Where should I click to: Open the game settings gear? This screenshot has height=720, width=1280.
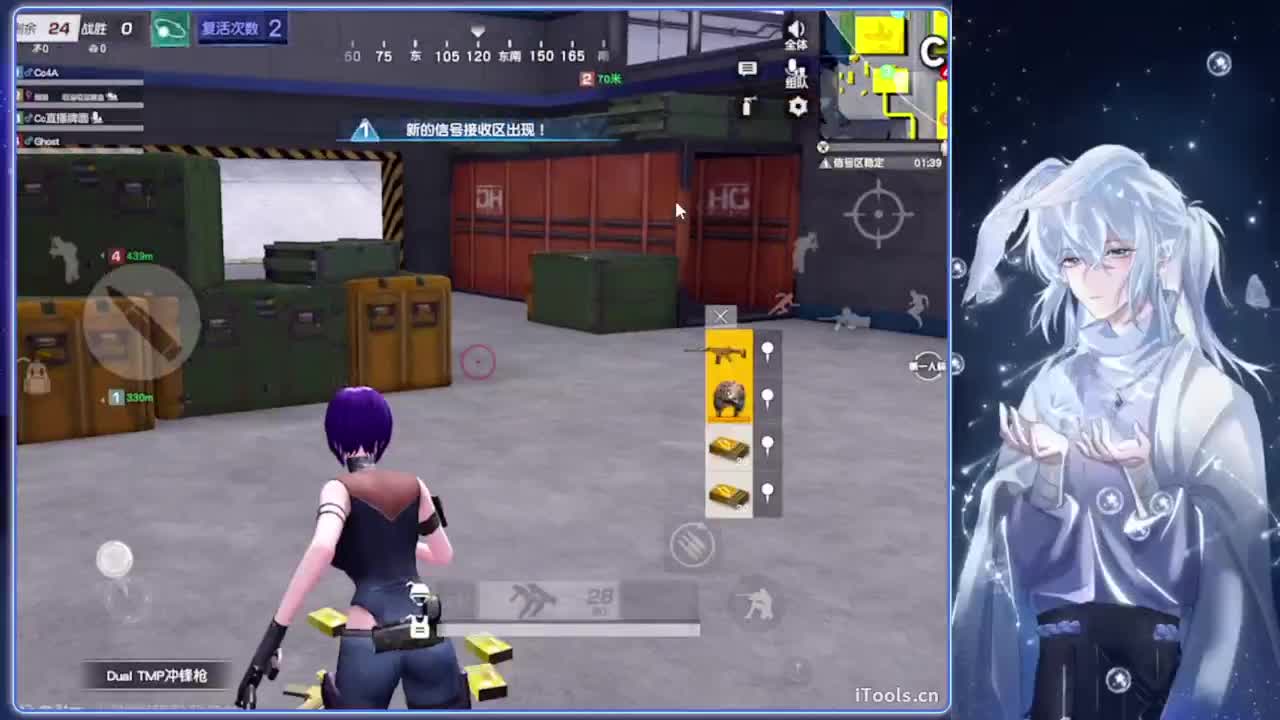(797, 107)
